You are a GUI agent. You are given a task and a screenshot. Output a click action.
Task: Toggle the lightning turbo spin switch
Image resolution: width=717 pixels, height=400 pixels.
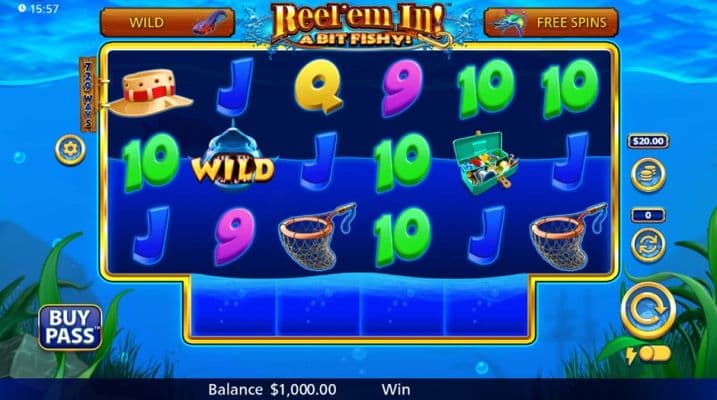[648, 354]
